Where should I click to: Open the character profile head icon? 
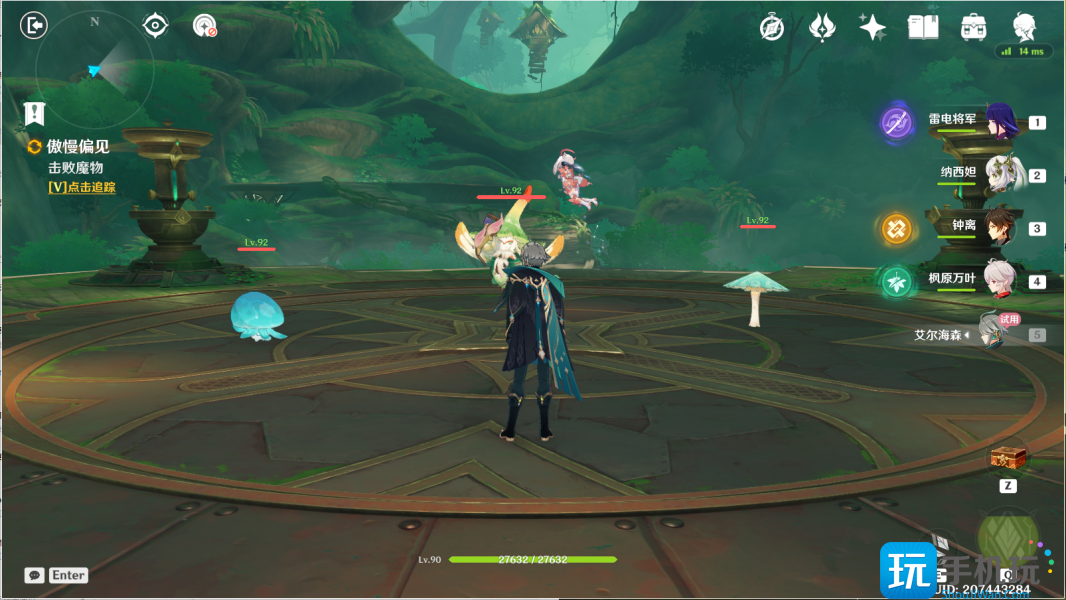click(x=1023, y=27)
